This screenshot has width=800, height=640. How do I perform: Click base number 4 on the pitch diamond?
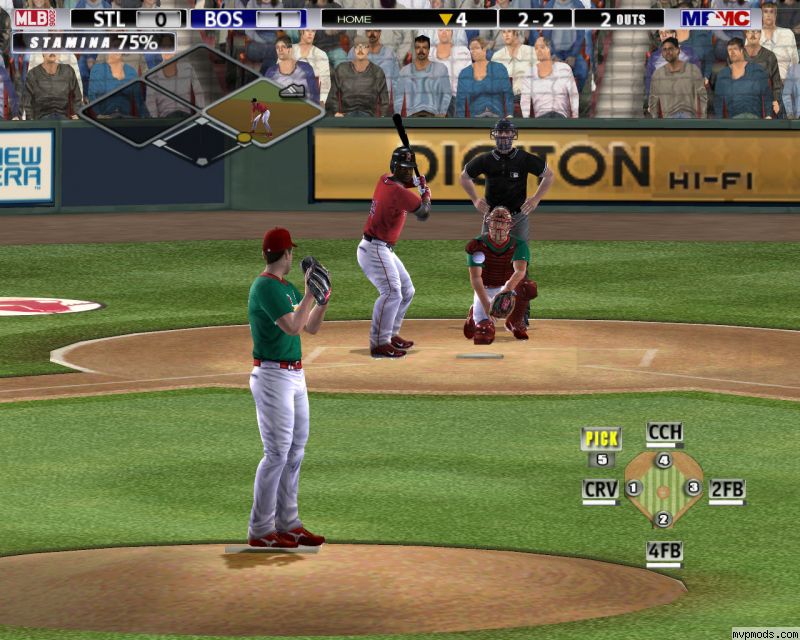pyautogui.click(x=663, y=460)
